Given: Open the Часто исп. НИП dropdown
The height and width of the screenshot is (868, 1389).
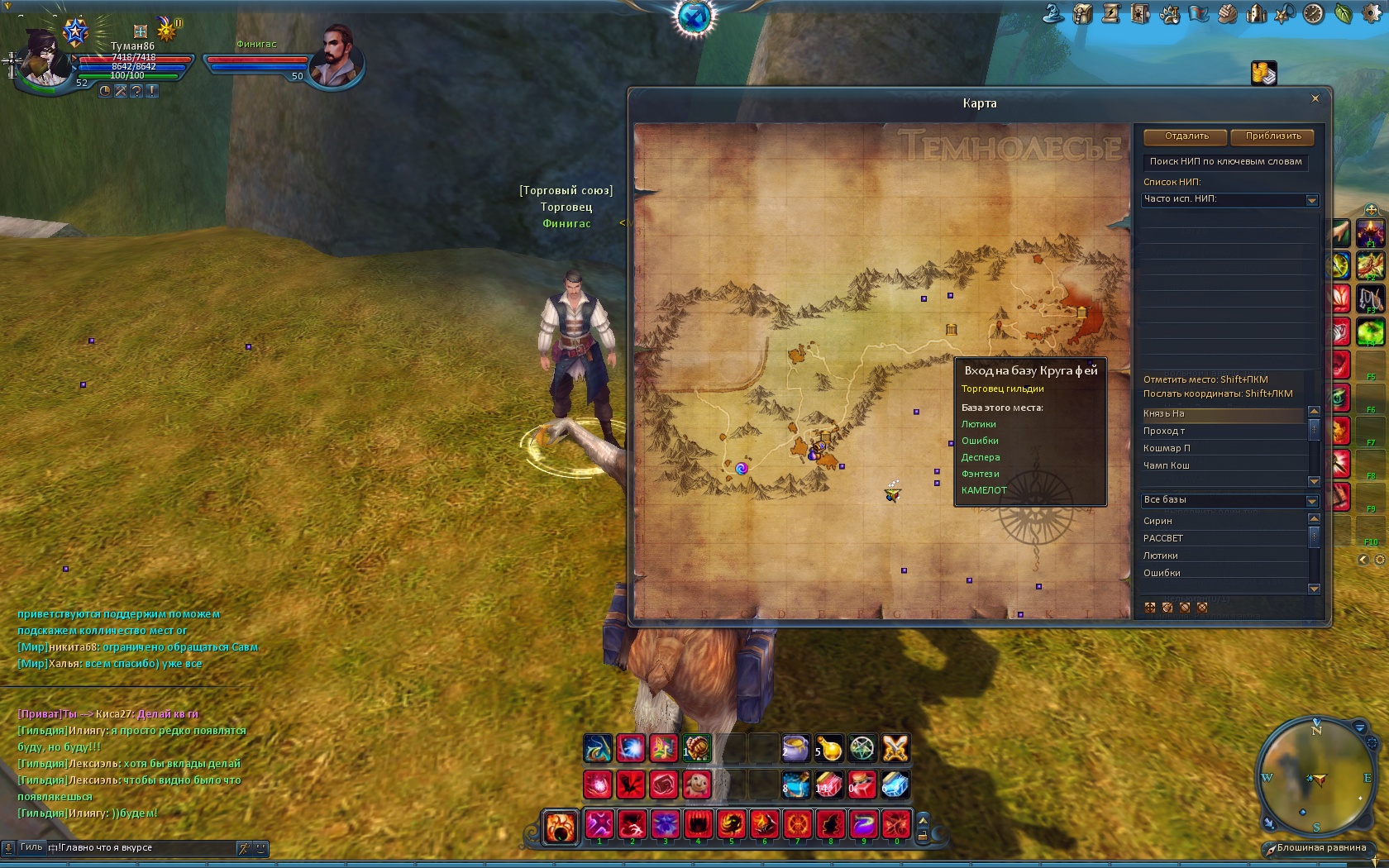Looking at the screenshot, I should click(x=1311, y=200).
